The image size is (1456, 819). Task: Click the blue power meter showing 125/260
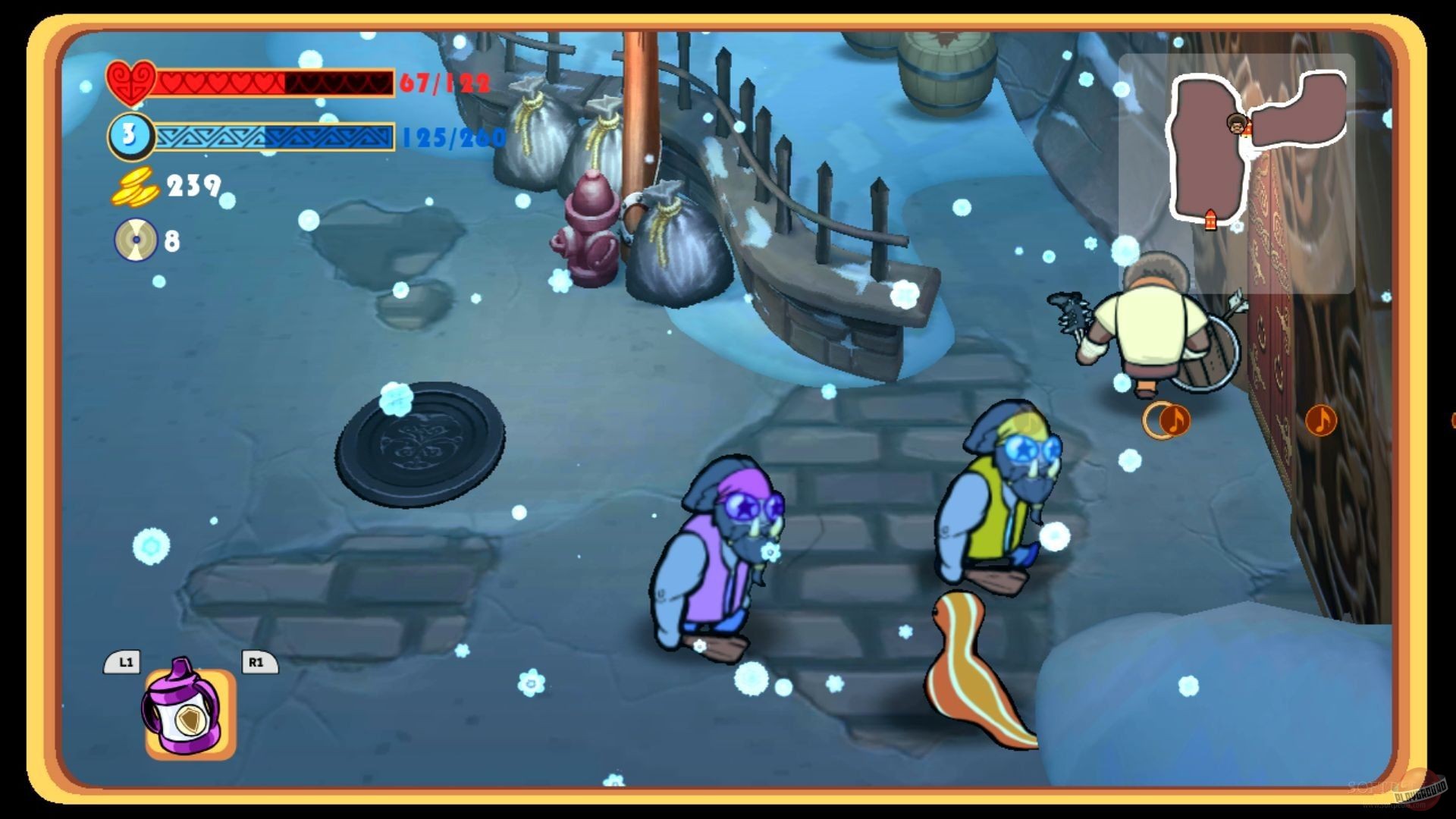(273, 136)
